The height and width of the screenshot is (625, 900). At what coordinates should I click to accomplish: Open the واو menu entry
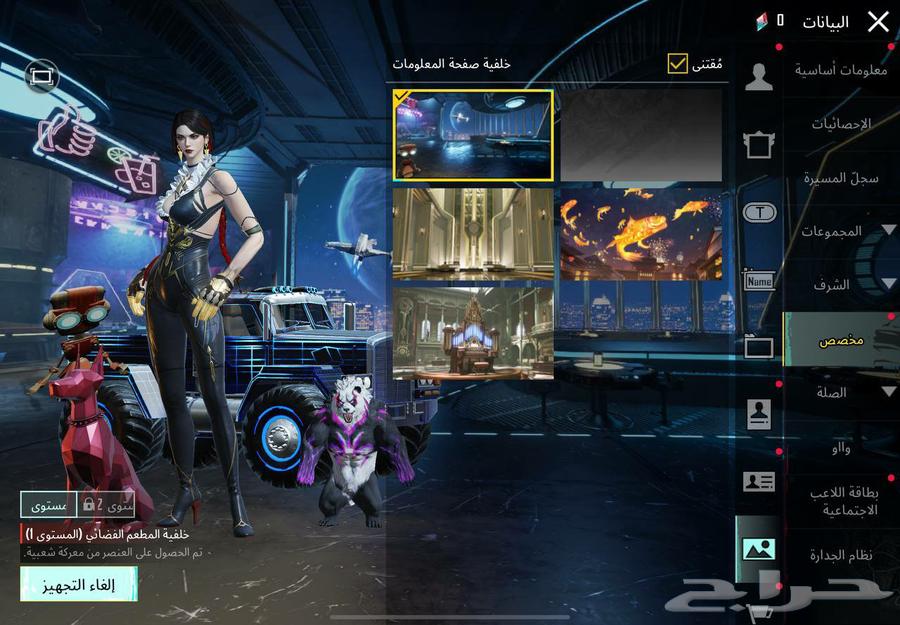[840, 448]
